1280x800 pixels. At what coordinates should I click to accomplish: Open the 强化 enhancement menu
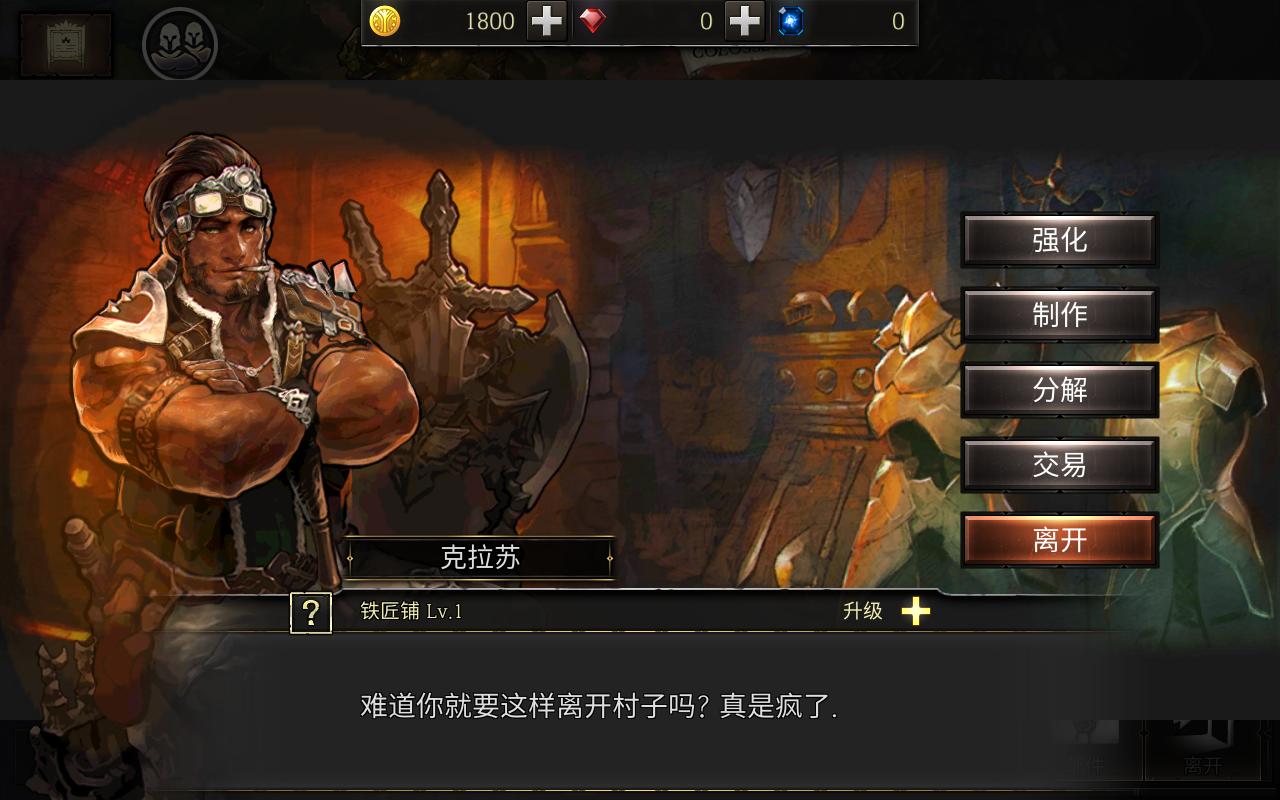(x=1059, y=240)
